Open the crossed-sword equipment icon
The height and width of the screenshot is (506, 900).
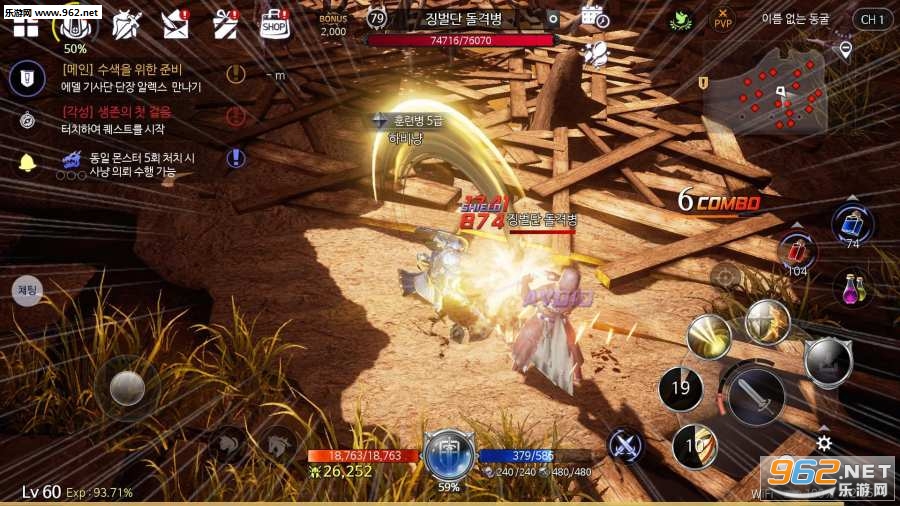126,23
